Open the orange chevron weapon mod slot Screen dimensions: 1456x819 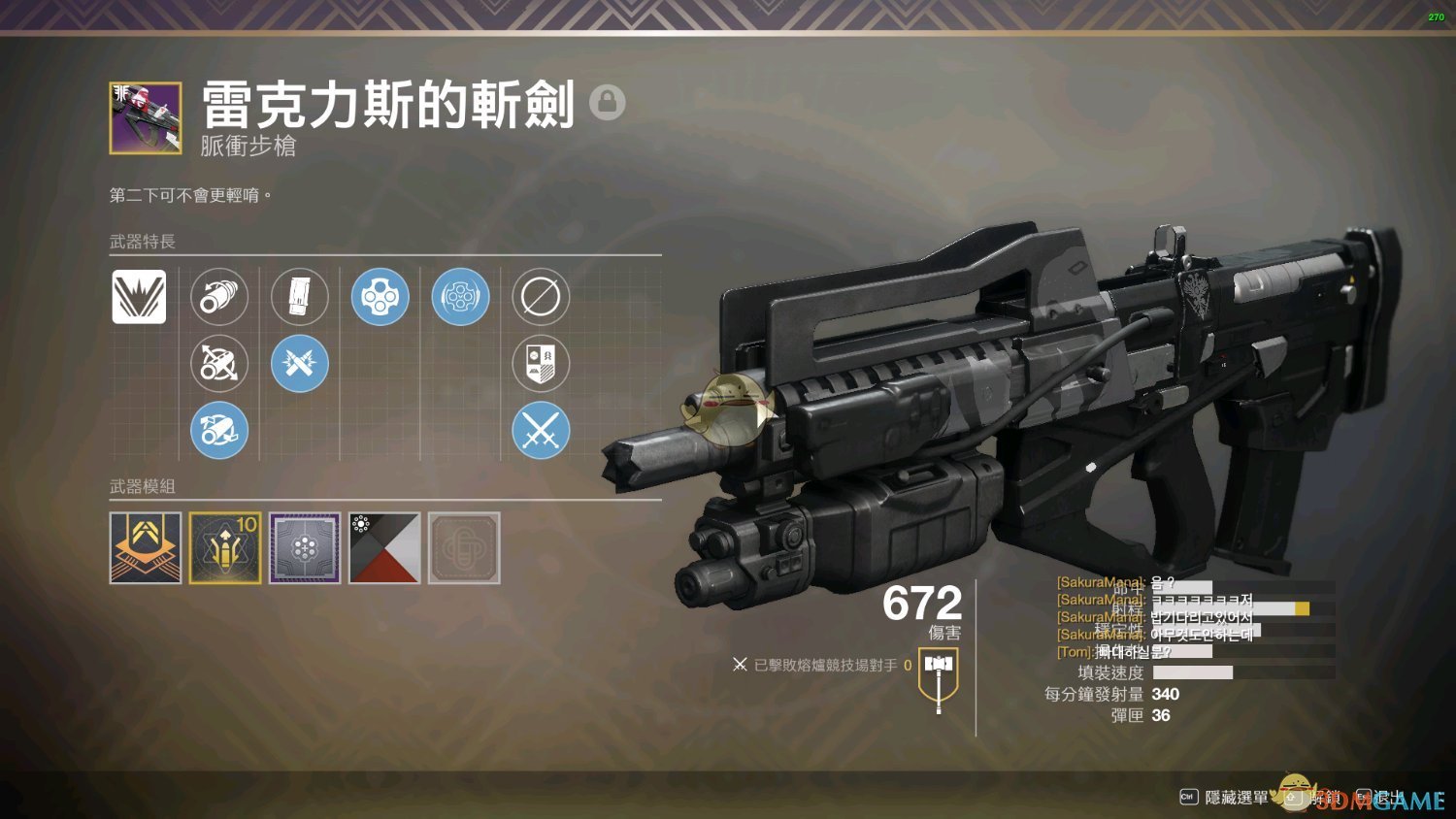[x=146, y=548]
